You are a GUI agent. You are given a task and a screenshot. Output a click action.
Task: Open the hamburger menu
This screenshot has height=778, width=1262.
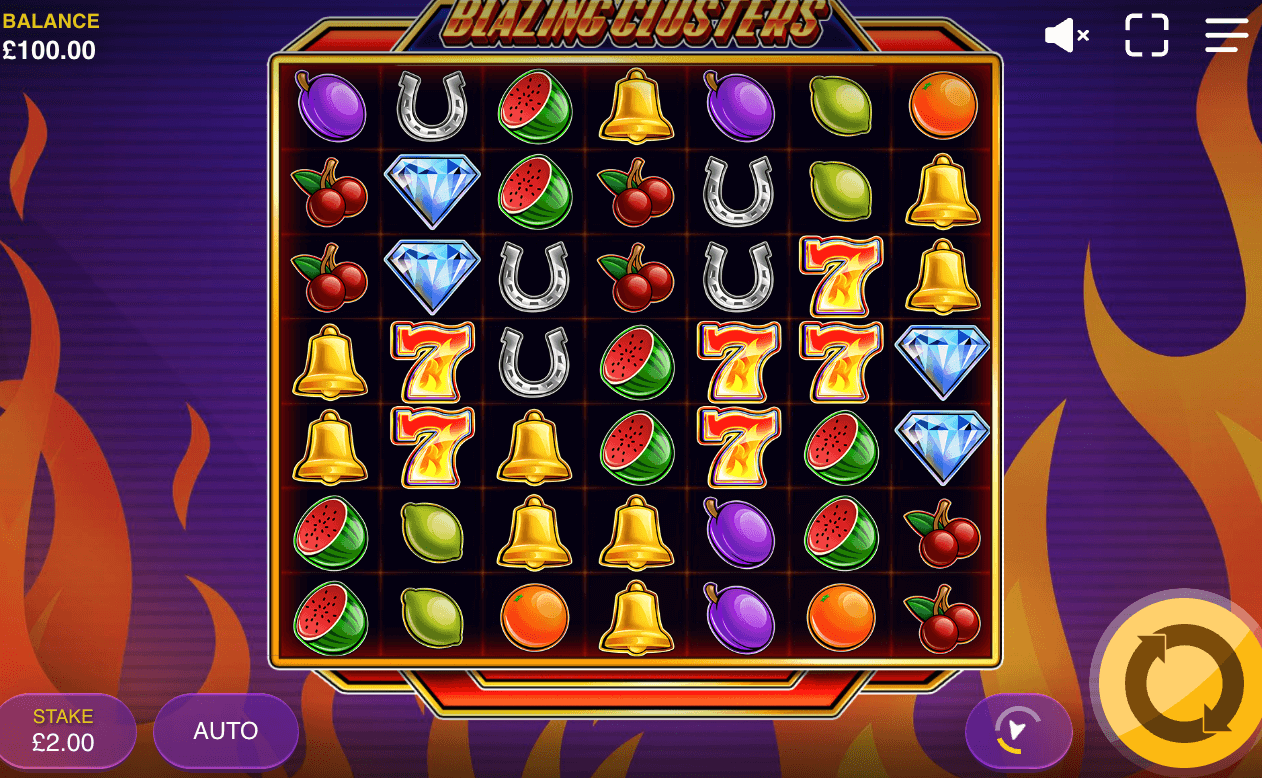(x=1226, y=36)
